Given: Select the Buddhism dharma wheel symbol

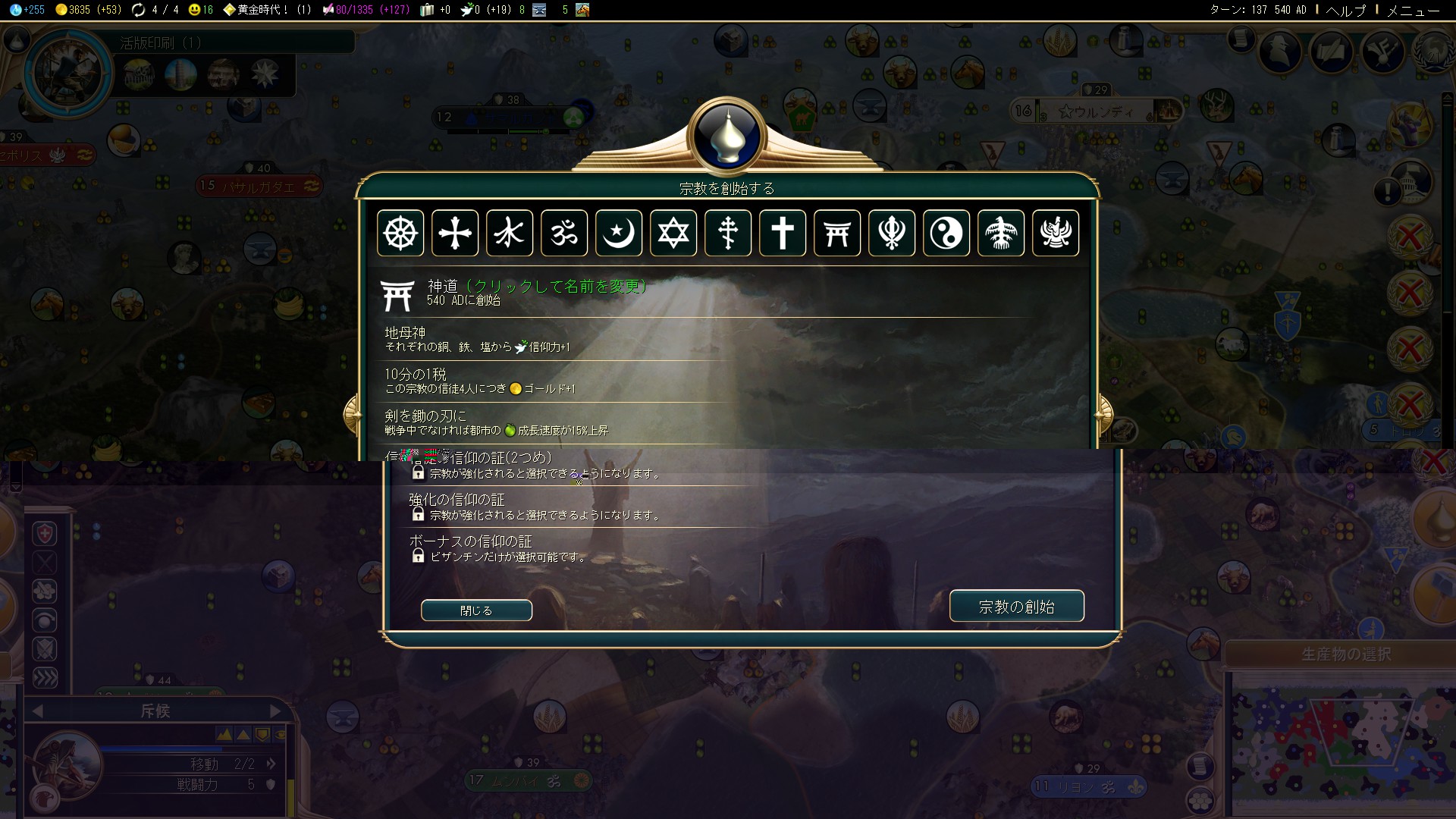Looking at the screenshot, I should pos(400,233).
